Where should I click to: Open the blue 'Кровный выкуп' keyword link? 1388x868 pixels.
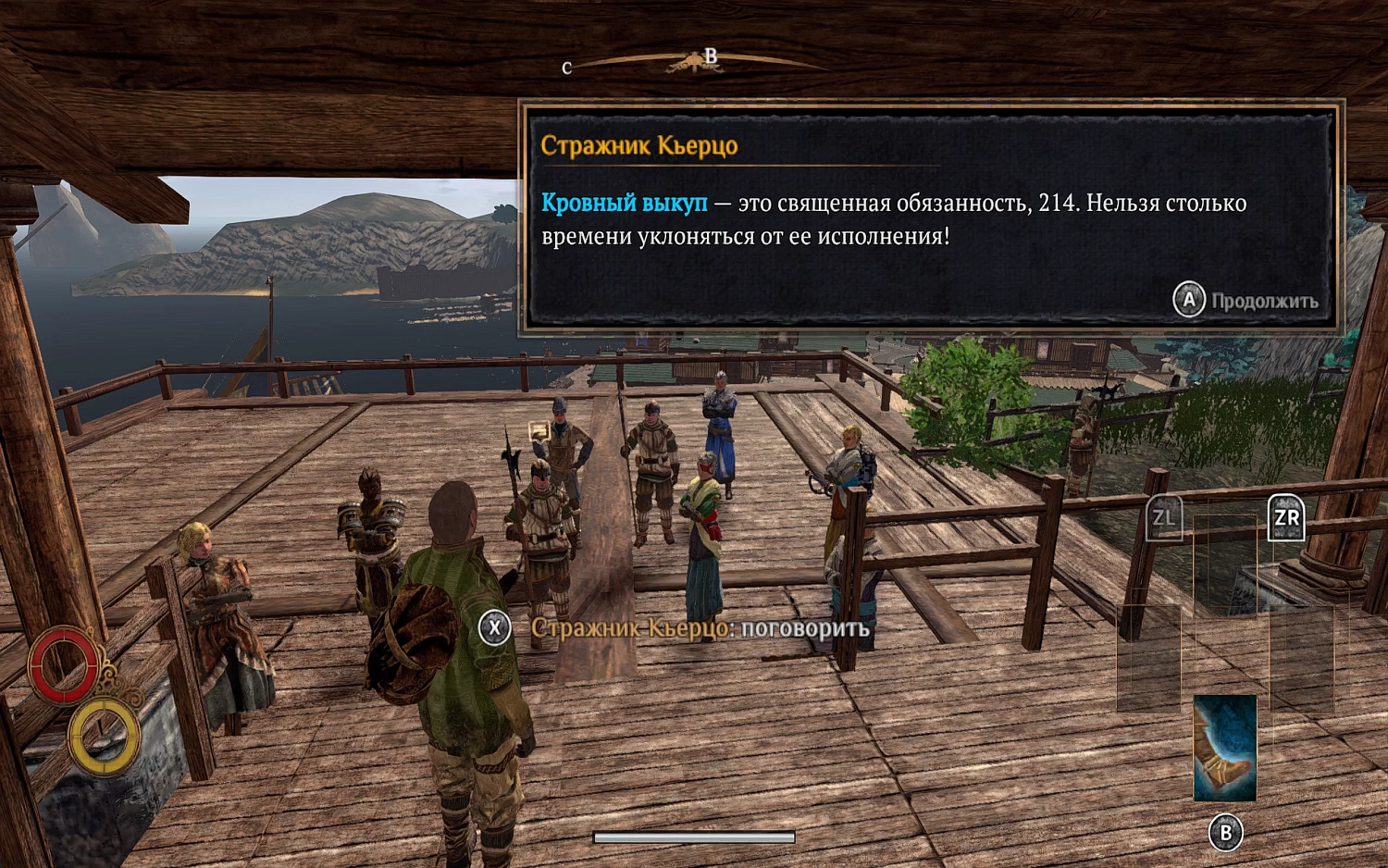click(x=625, y=204)
